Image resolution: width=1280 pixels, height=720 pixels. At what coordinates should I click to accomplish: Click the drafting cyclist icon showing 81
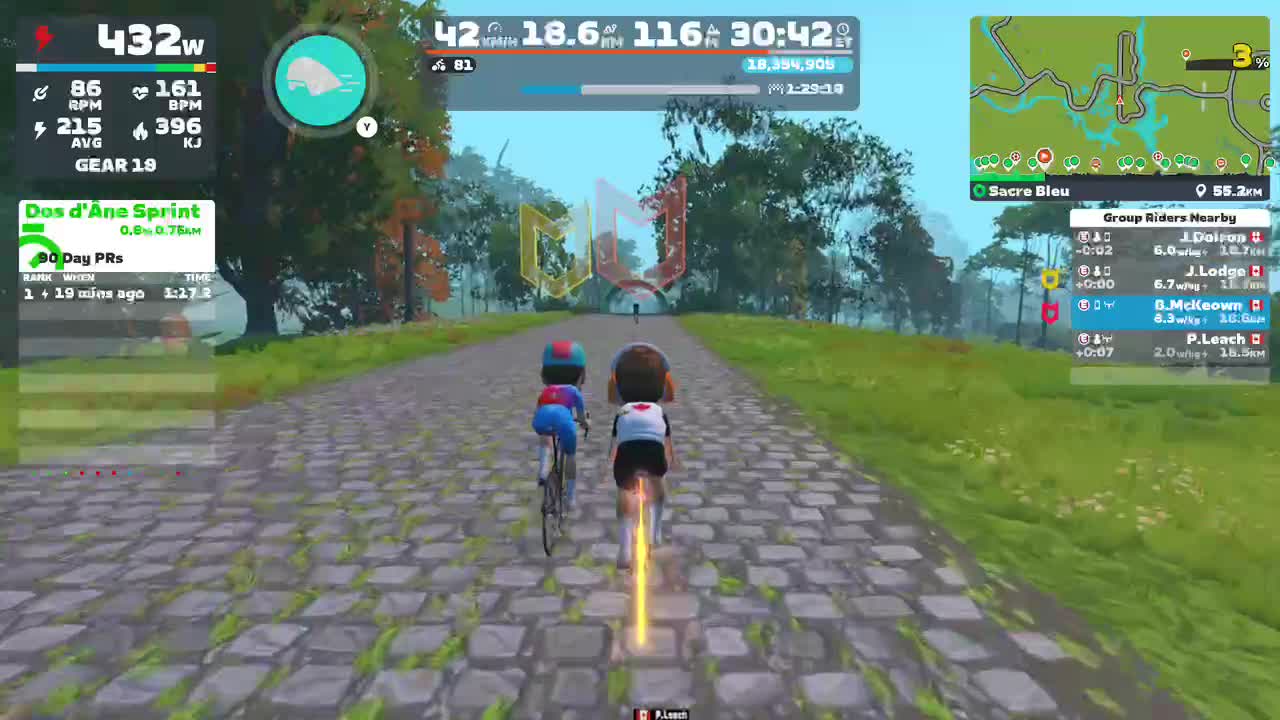(439, 65)
